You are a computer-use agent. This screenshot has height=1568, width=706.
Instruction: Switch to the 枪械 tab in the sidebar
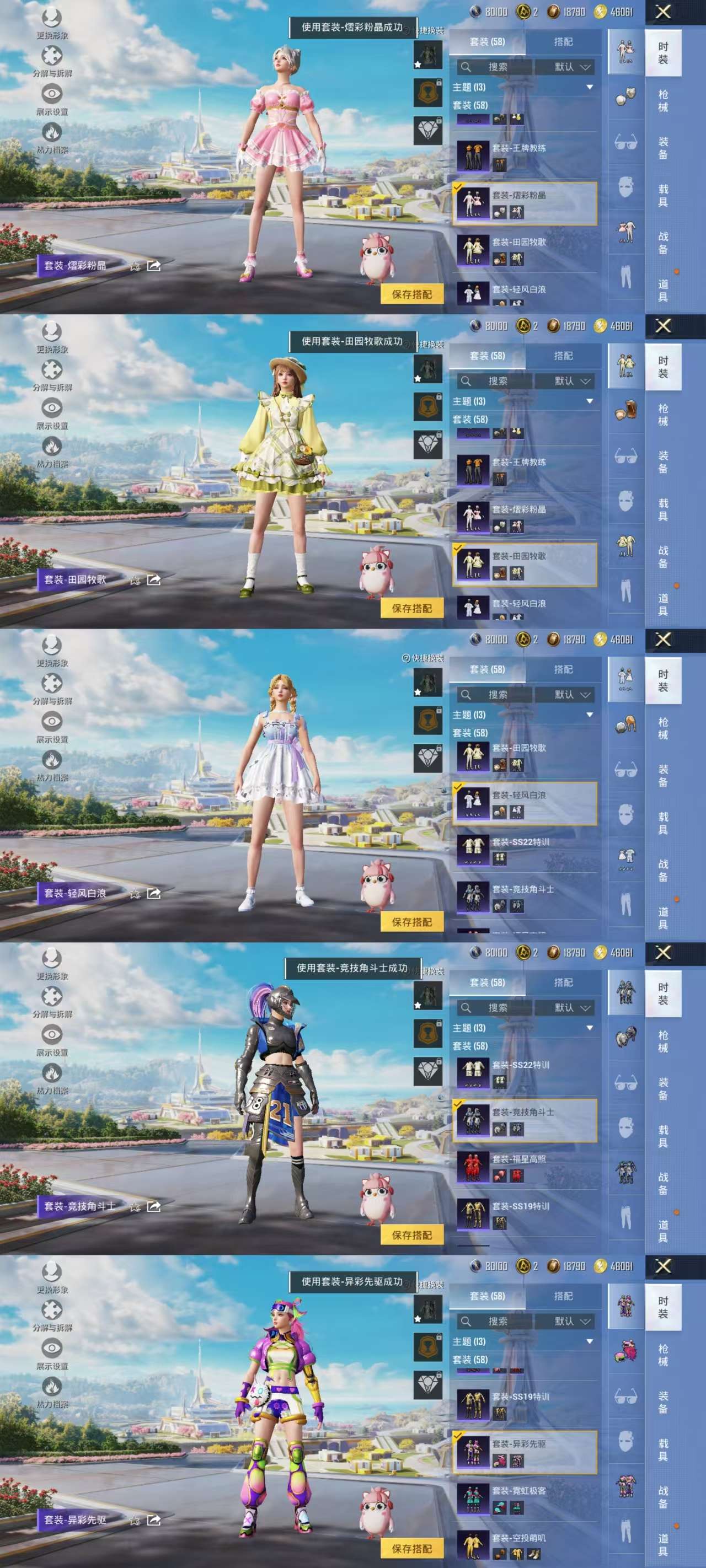coord(663,100)
